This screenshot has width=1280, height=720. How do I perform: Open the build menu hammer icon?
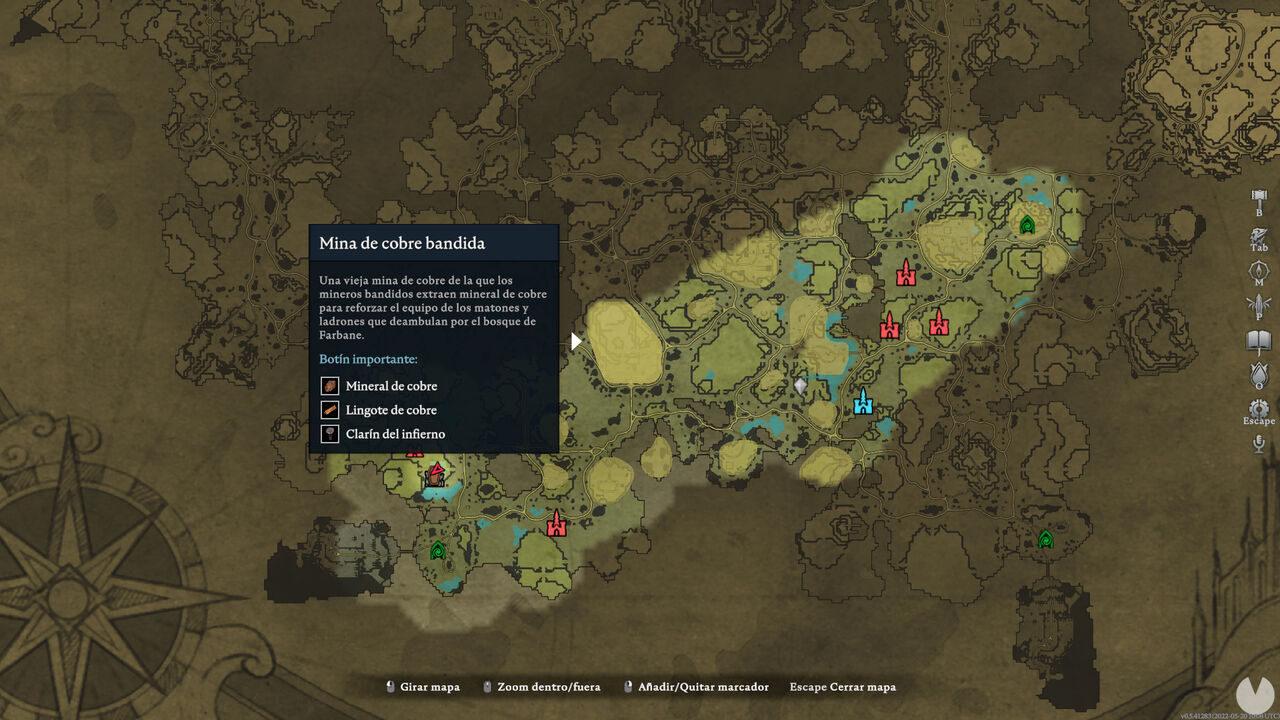(1258, 199)
